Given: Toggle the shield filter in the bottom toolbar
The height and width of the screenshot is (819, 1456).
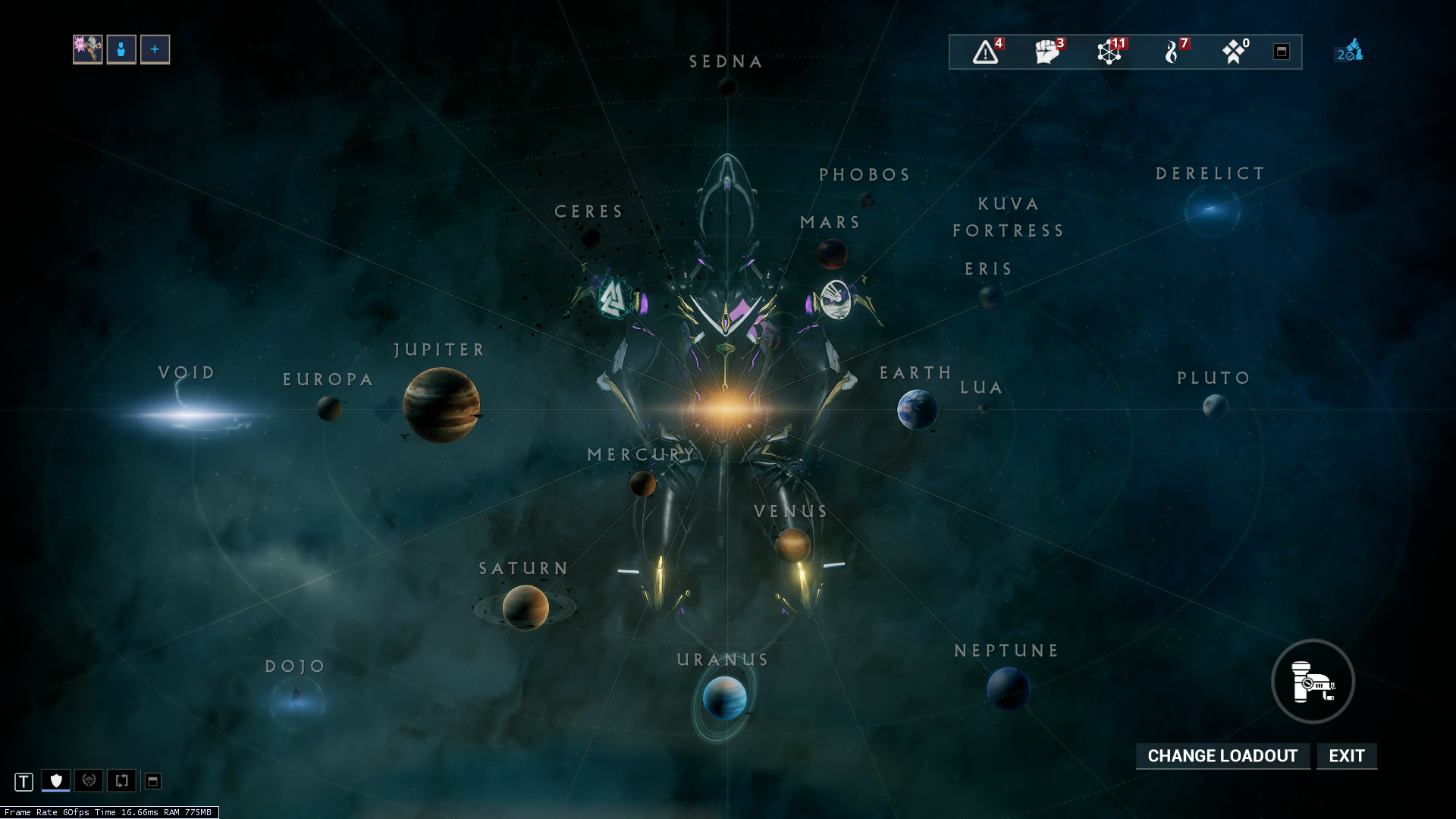Looking at the screenshot, I should 57,780.
